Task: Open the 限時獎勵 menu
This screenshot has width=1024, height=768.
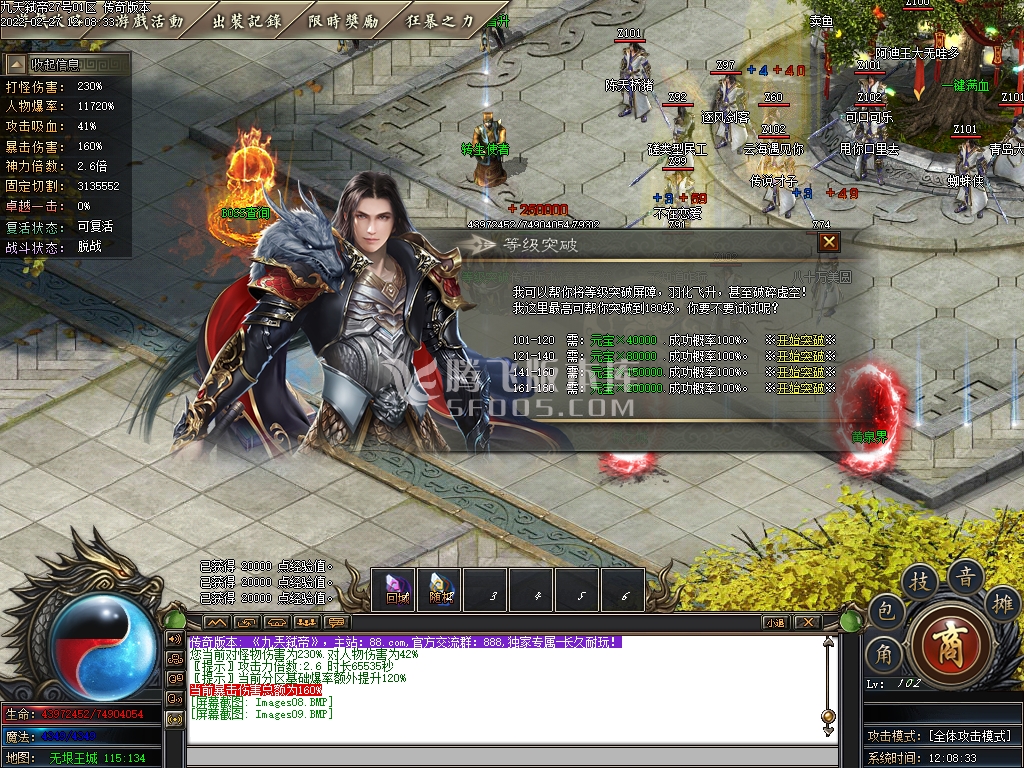Action: coord(343,21)
